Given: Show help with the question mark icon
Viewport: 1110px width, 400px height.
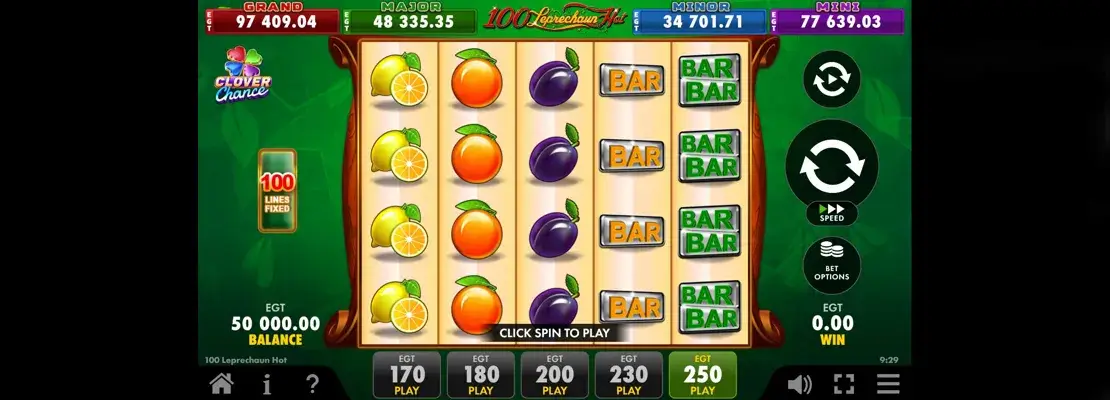Looking at the screenshot, I should coord(312,383).
